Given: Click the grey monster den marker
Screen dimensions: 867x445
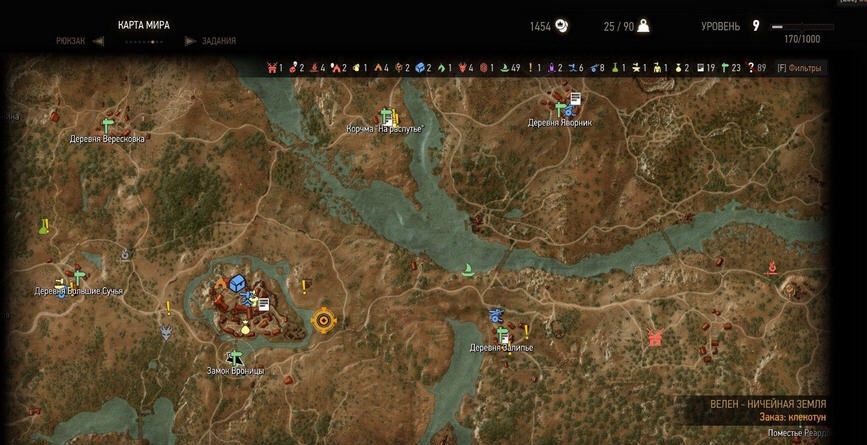Looking at the screenshot, I should pyautogui.click(x=167, y=331).
